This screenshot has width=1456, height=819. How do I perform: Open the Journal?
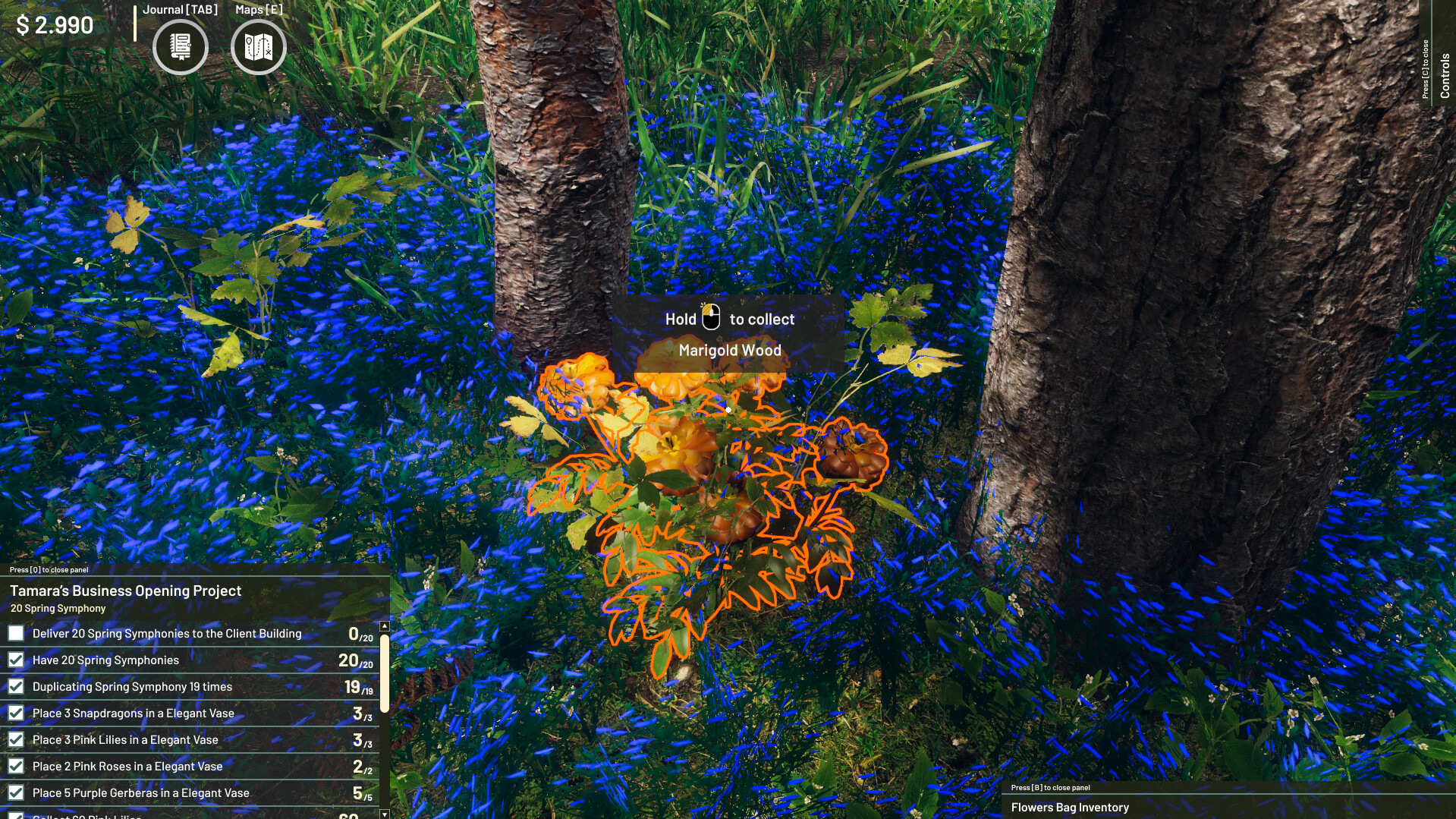[x=180, y=47]
